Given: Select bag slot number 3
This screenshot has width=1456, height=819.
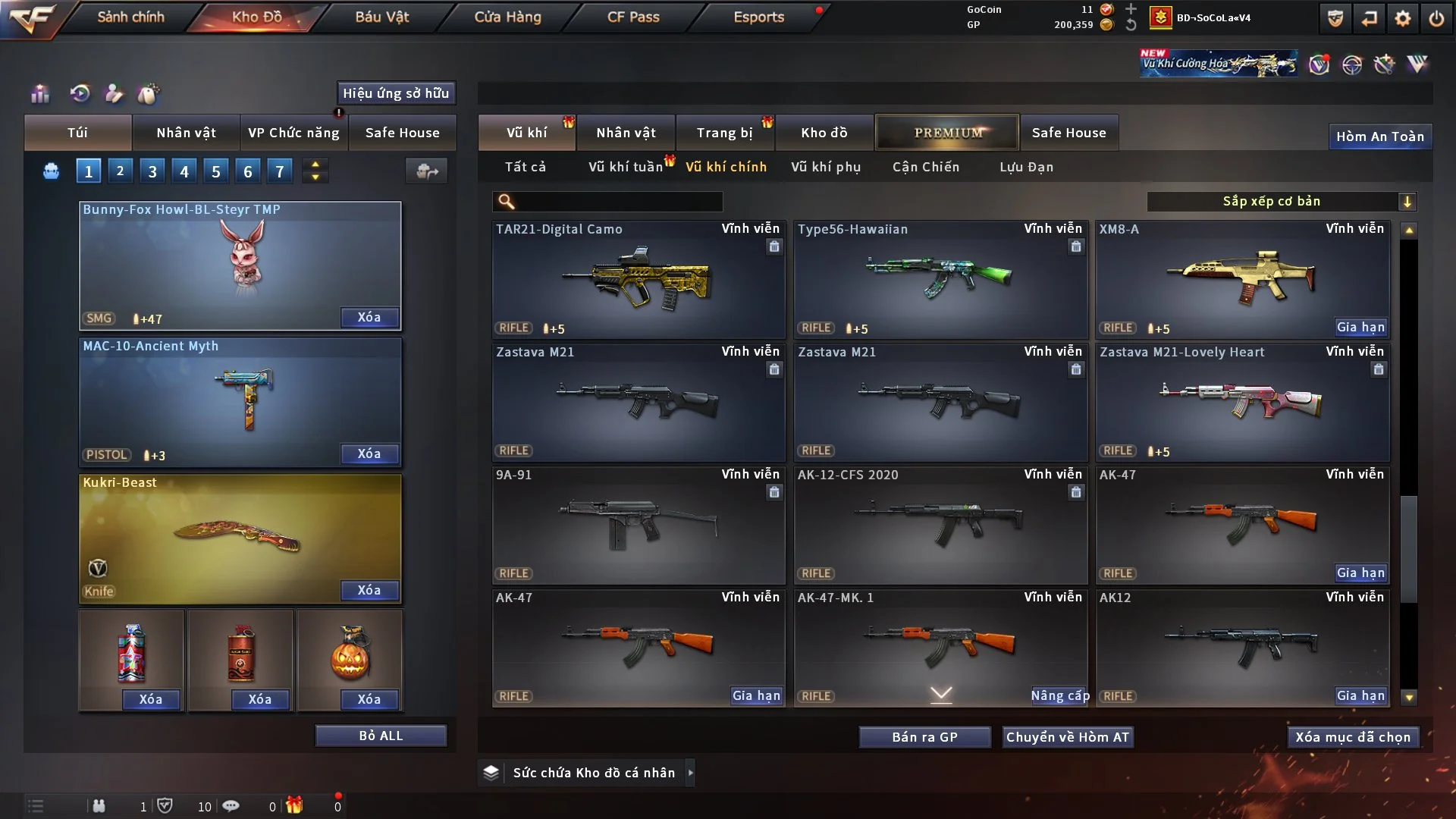Looking at the screenshot, I should tap(152, 171).
